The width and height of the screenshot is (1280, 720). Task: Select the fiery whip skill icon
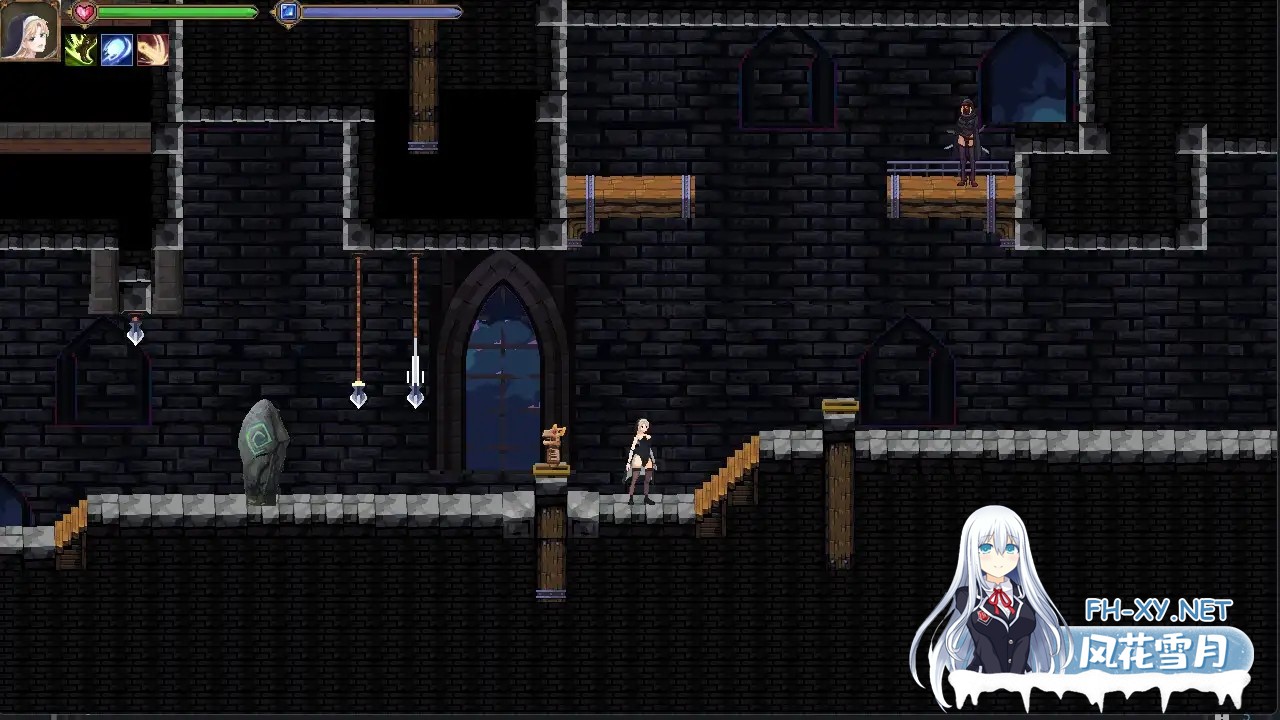(x=152, y=49)
